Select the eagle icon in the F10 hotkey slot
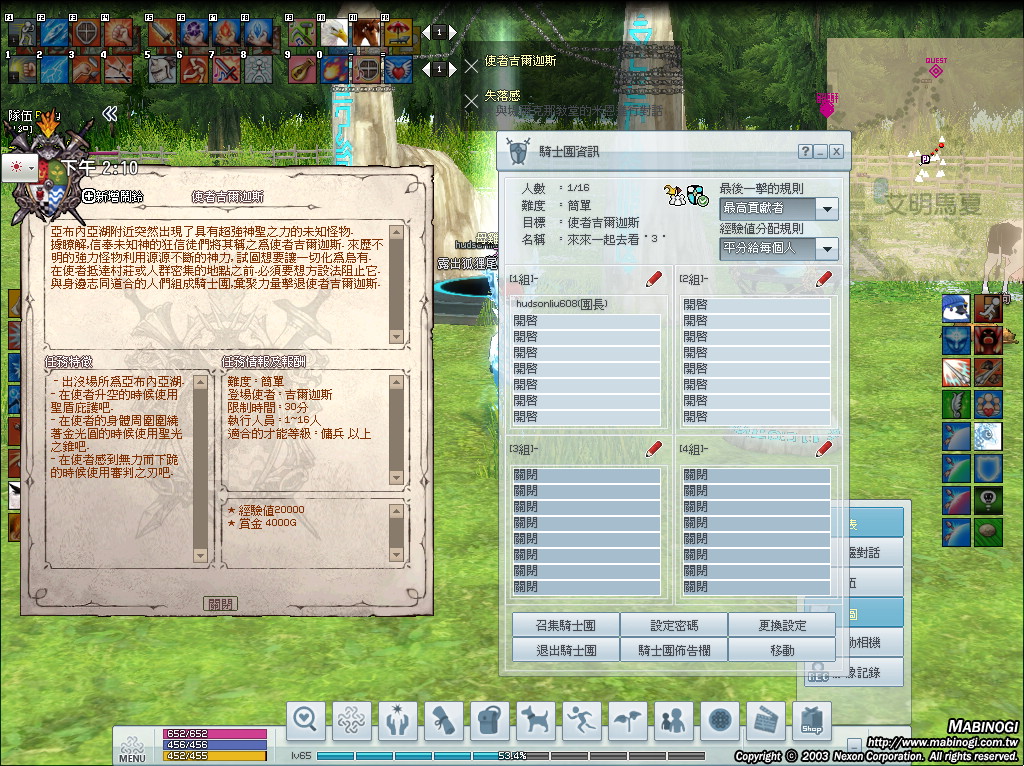The width and height of the screenshot is (1024, 766). pyautogui.click(x=332, y=34)
